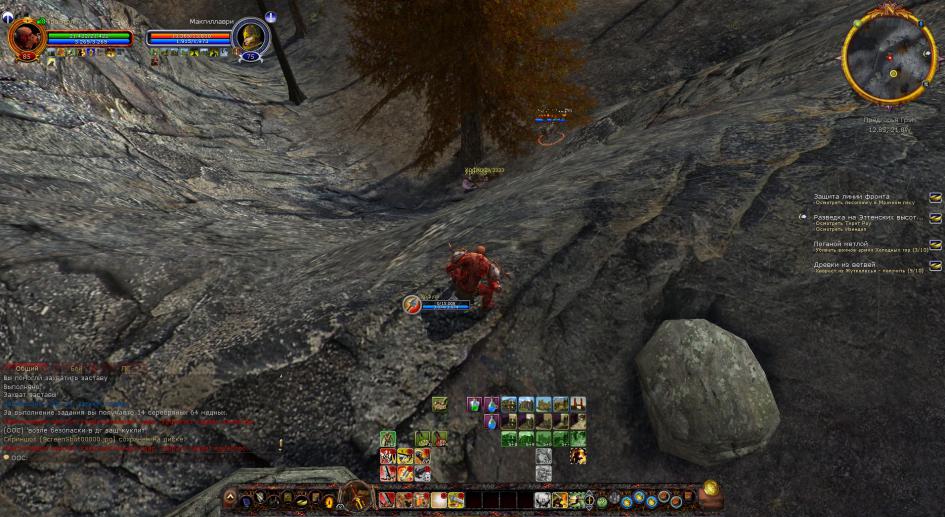Image resolution: width=945 pixels, height=517 pixels.
Task: Use the blue potion quickslot
Action: (x=491, y=422)
